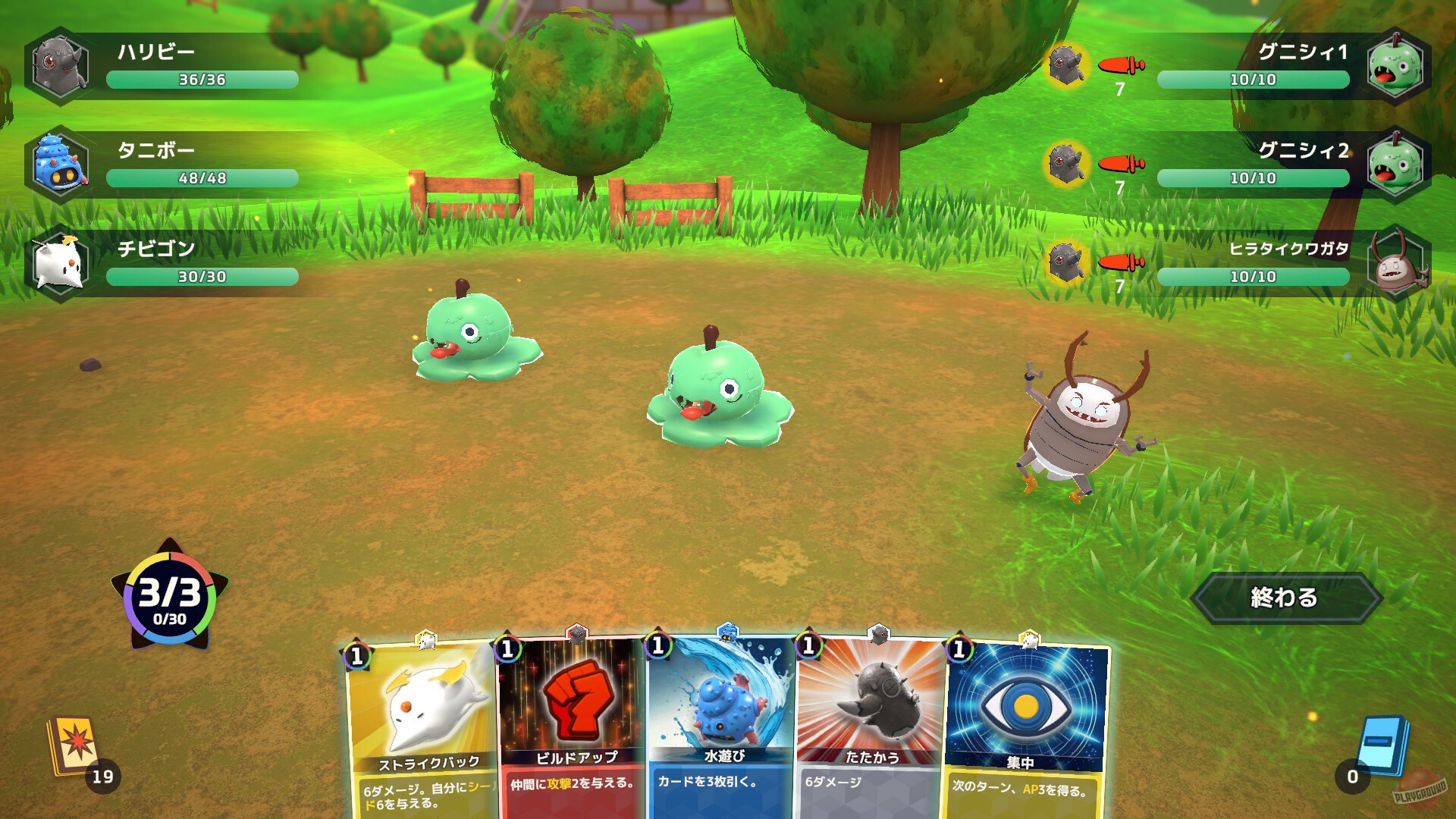Click ヒラタイクワガタ's enemy portrait icon
Screen dimensions: 1456x819
1399,263
